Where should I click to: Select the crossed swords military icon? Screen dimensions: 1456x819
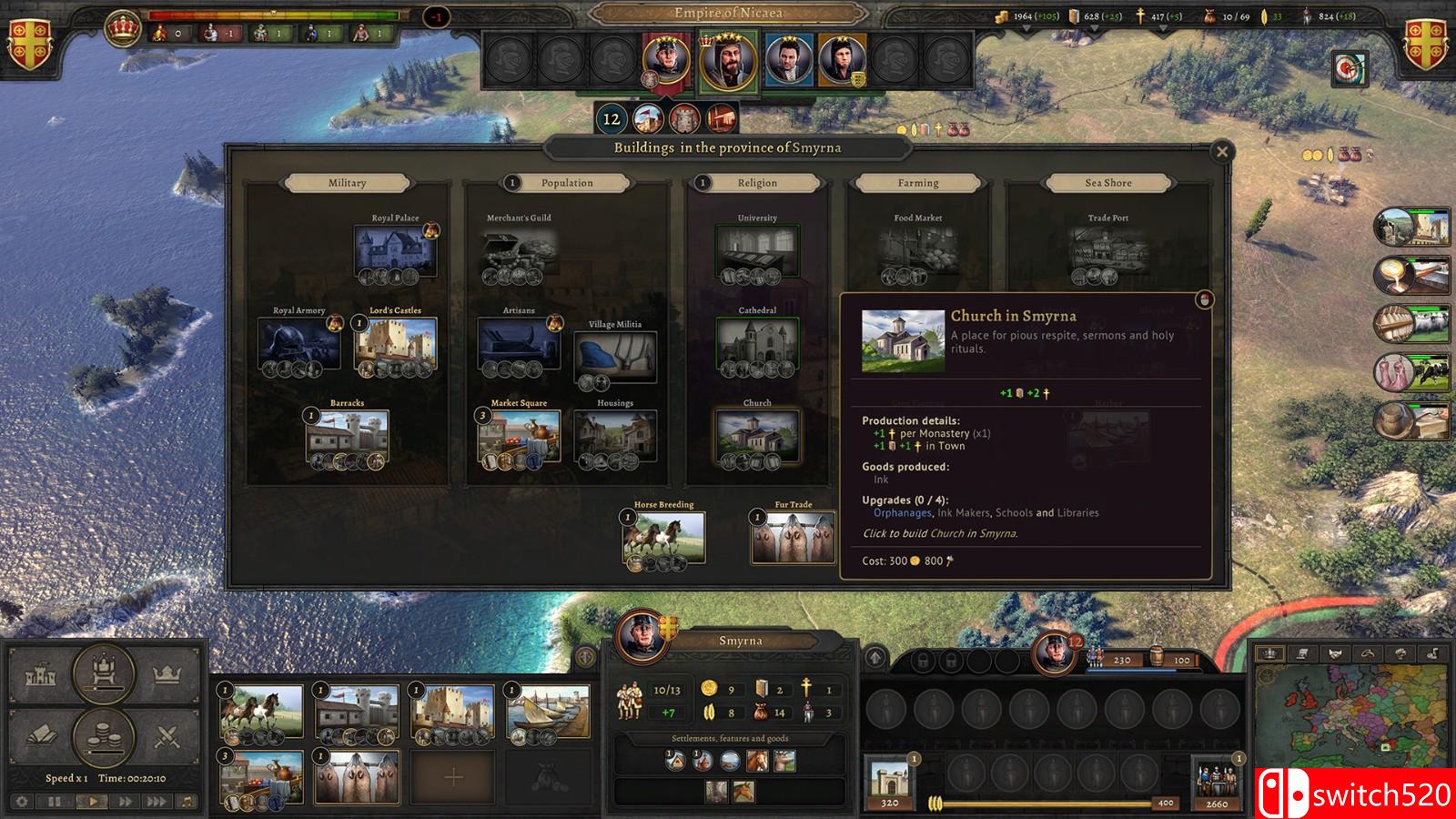pyautogui.click(x=167, y=735)
